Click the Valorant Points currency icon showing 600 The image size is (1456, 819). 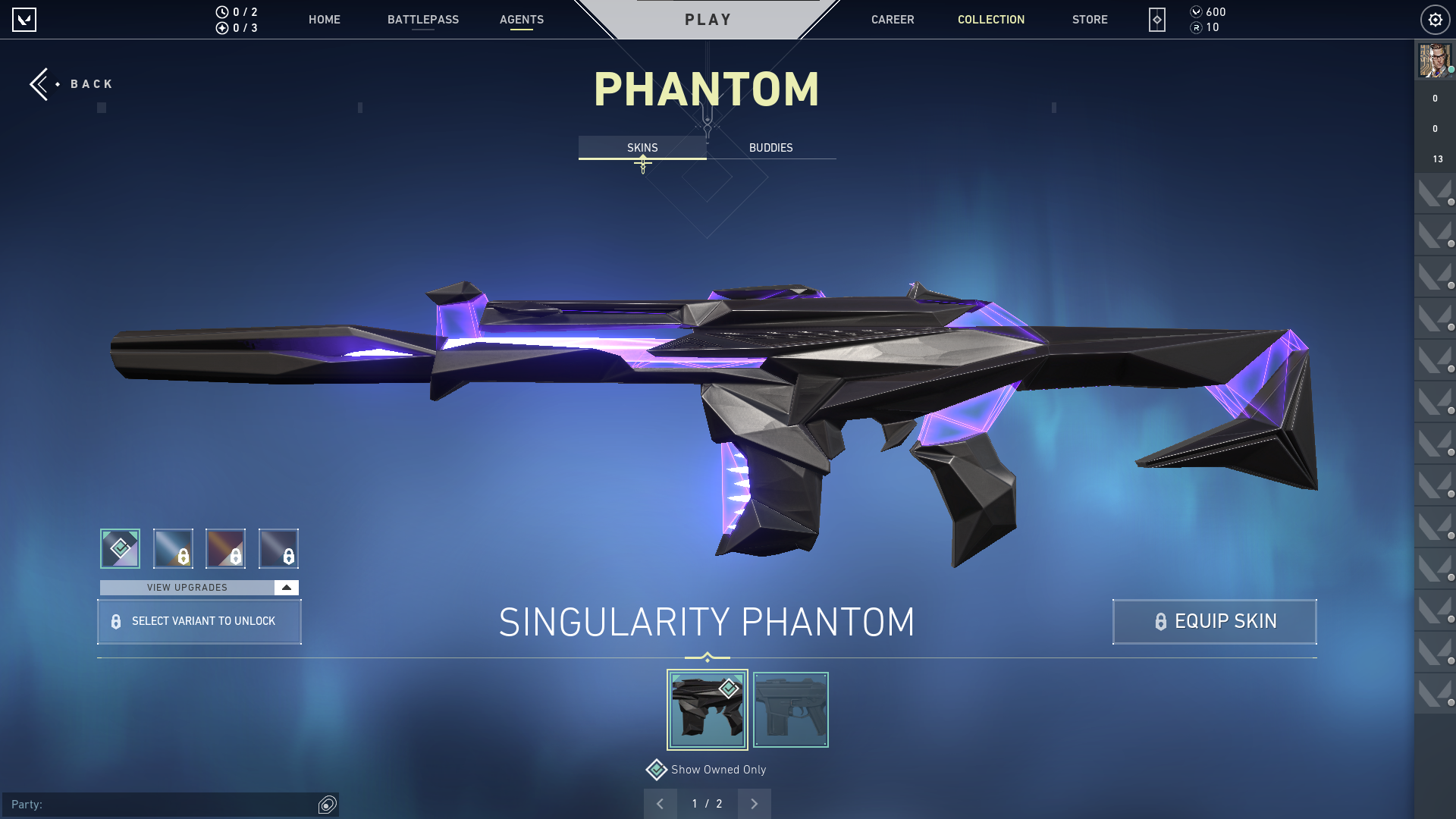pyautogui.click(x=1197, y=11)
